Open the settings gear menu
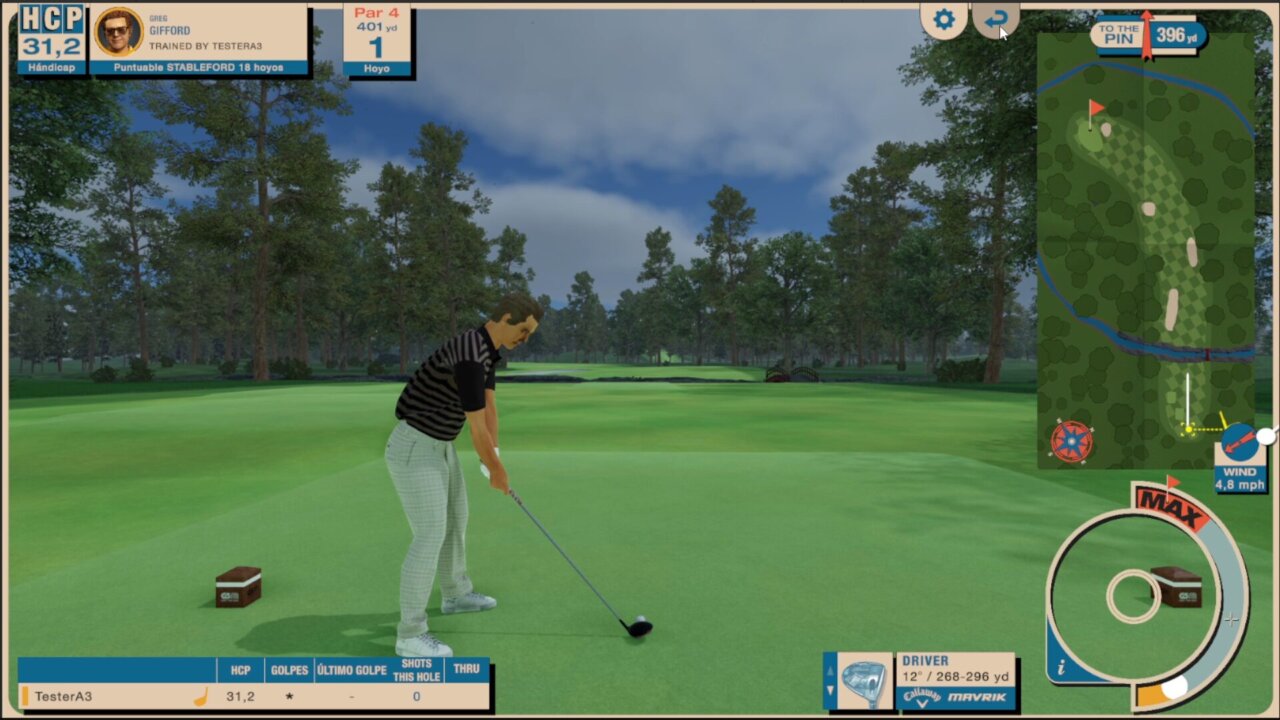The width and height of the screenshot is (1280, 720). 944,20
